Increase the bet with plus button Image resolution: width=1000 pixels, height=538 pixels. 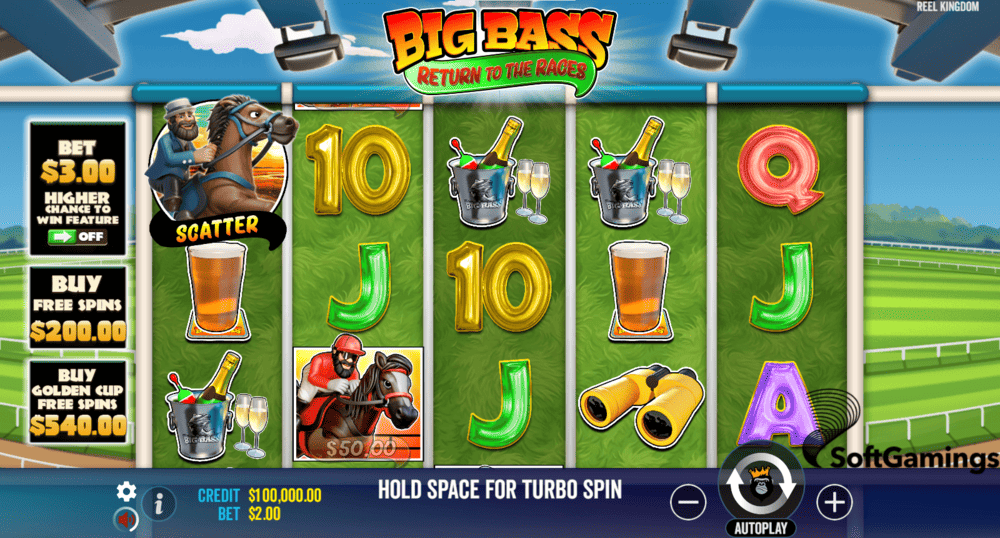834,503
